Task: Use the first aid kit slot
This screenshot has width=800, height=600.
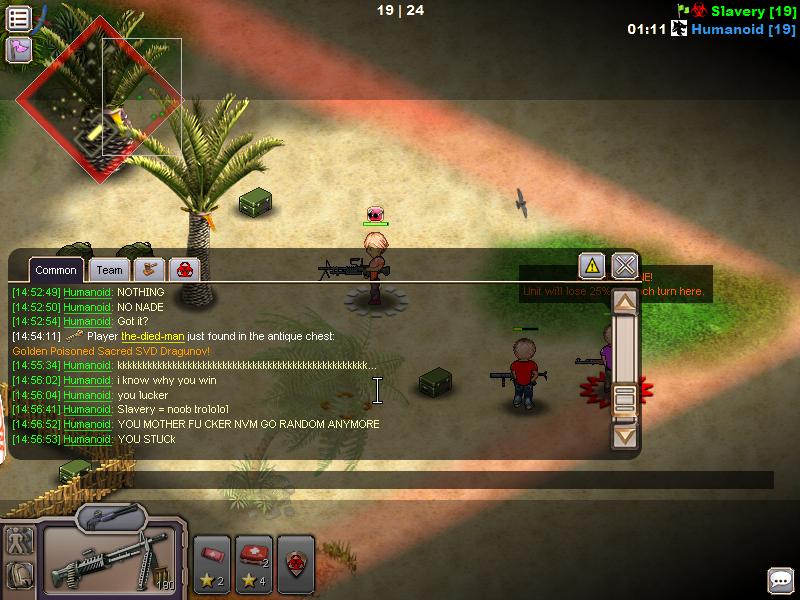Action: (x=254, y=564)
